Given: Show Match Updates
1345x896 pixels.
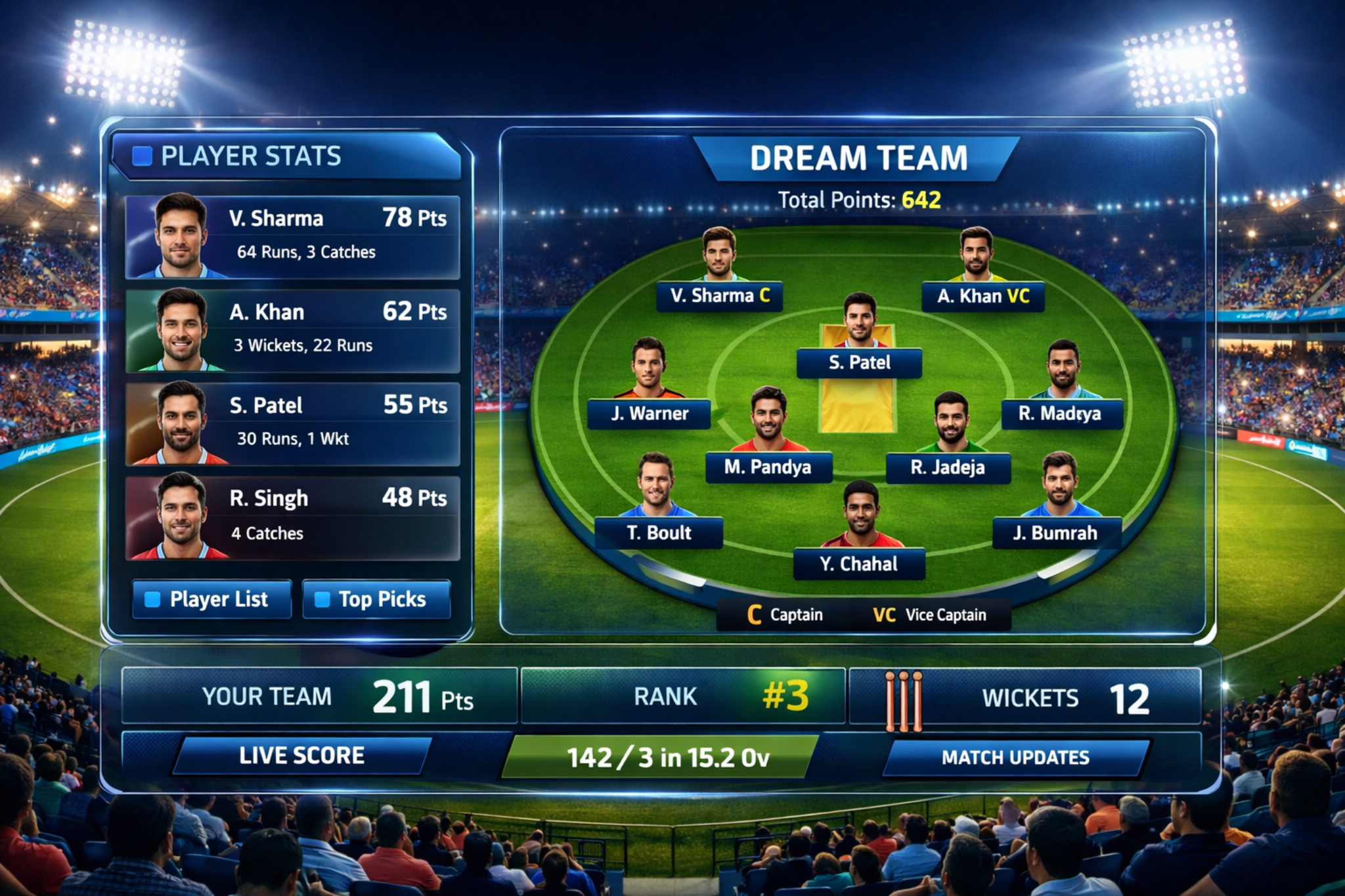Looking at the screenshot, I should coord(1015,757).
